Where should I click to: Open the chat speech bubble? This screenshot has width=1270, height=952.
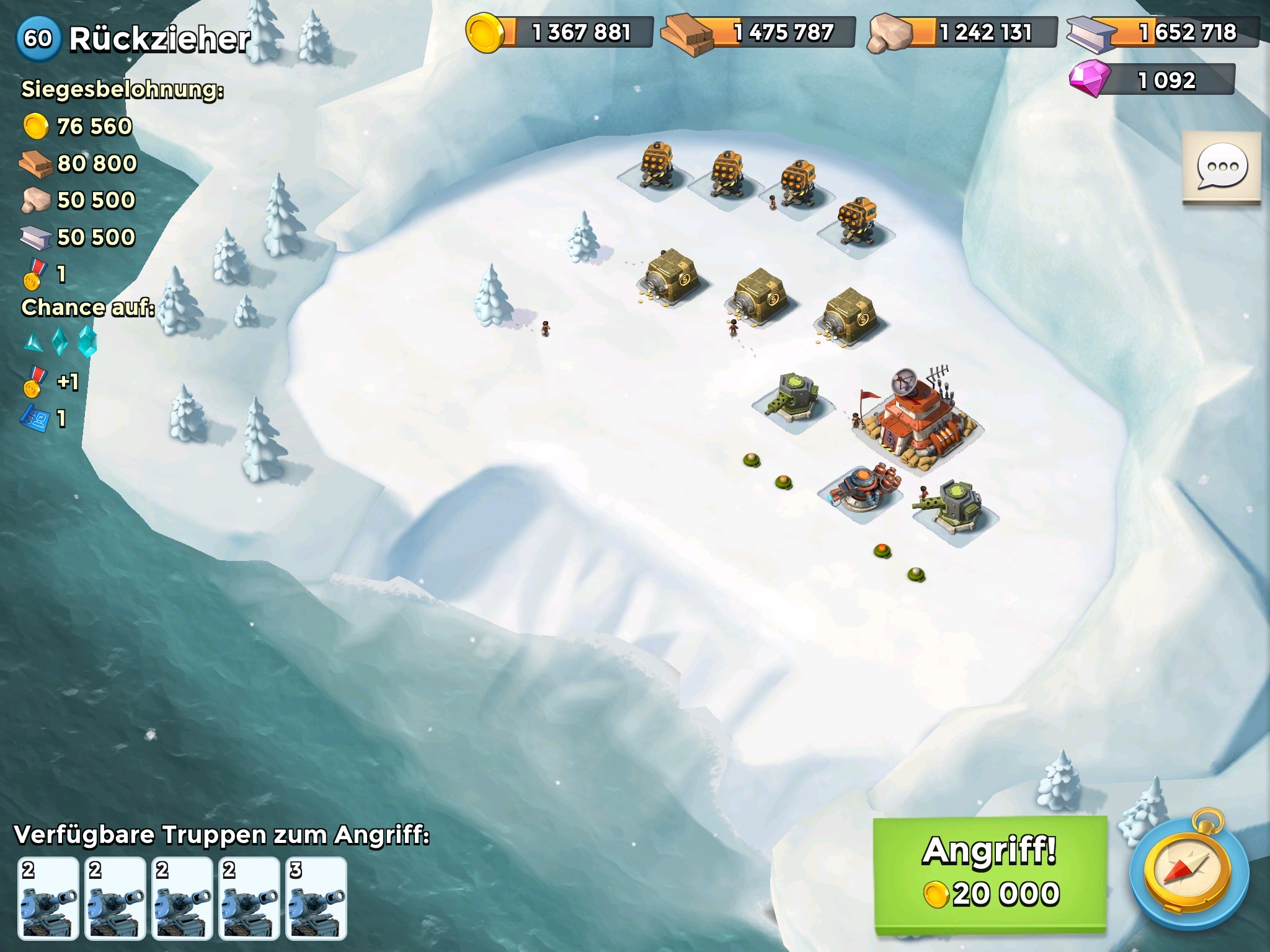tap(1221, 167)
